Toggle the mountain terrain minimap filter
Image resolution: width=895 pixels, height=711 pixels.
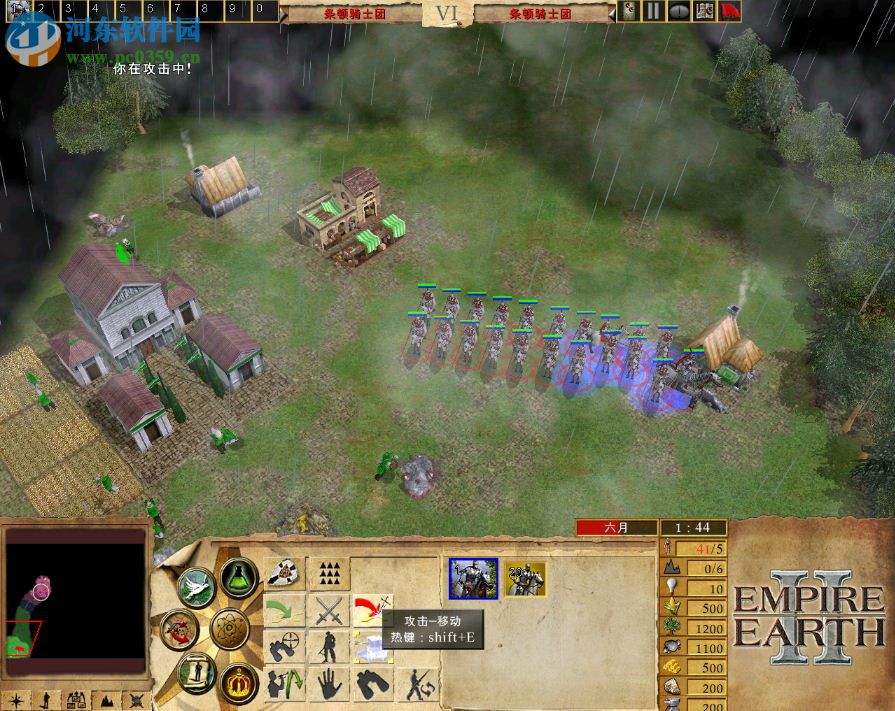click(x=107, y=700)
